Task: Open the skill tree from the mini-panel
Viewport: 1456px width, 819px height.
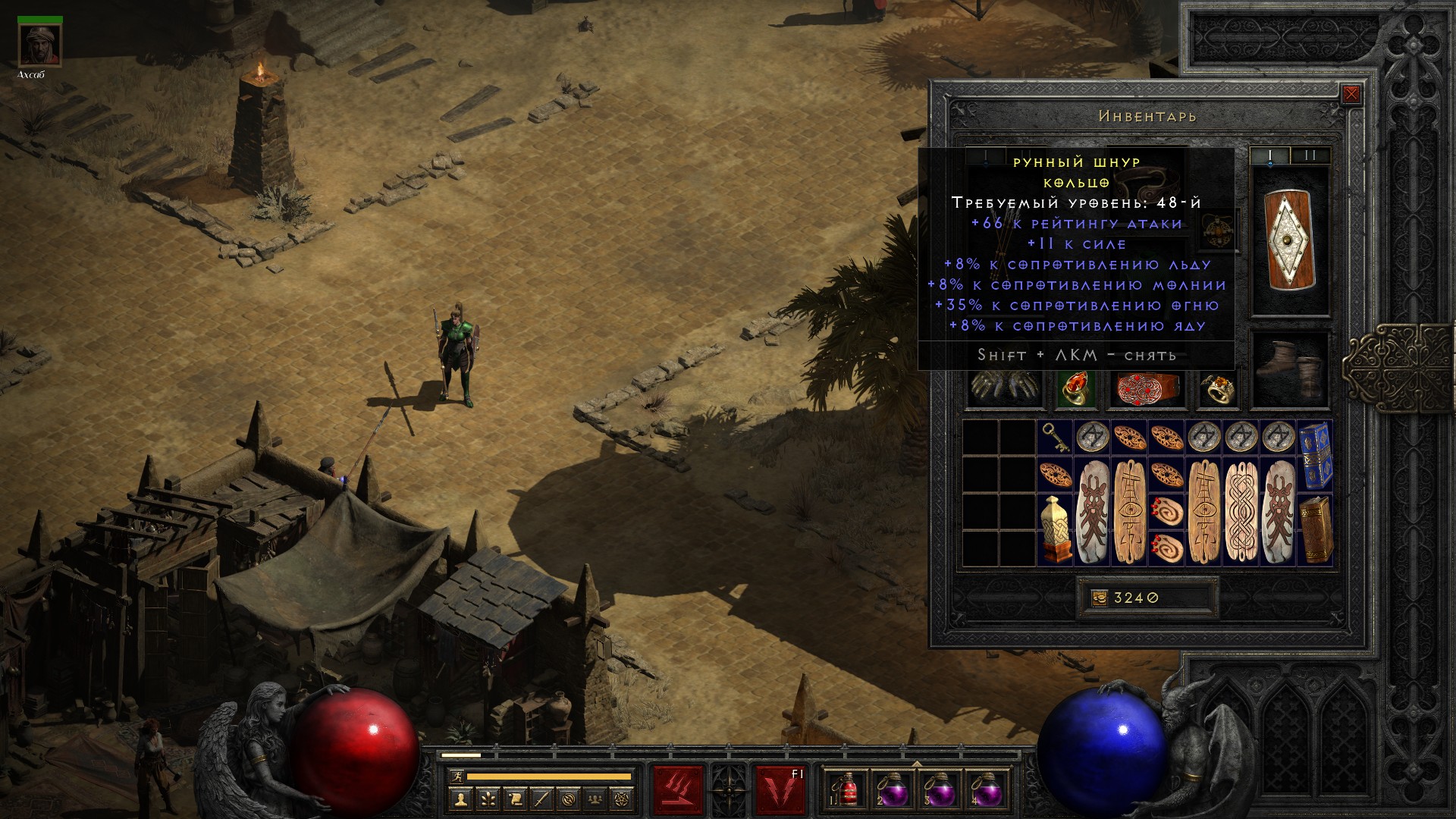Action: [488, 799]
